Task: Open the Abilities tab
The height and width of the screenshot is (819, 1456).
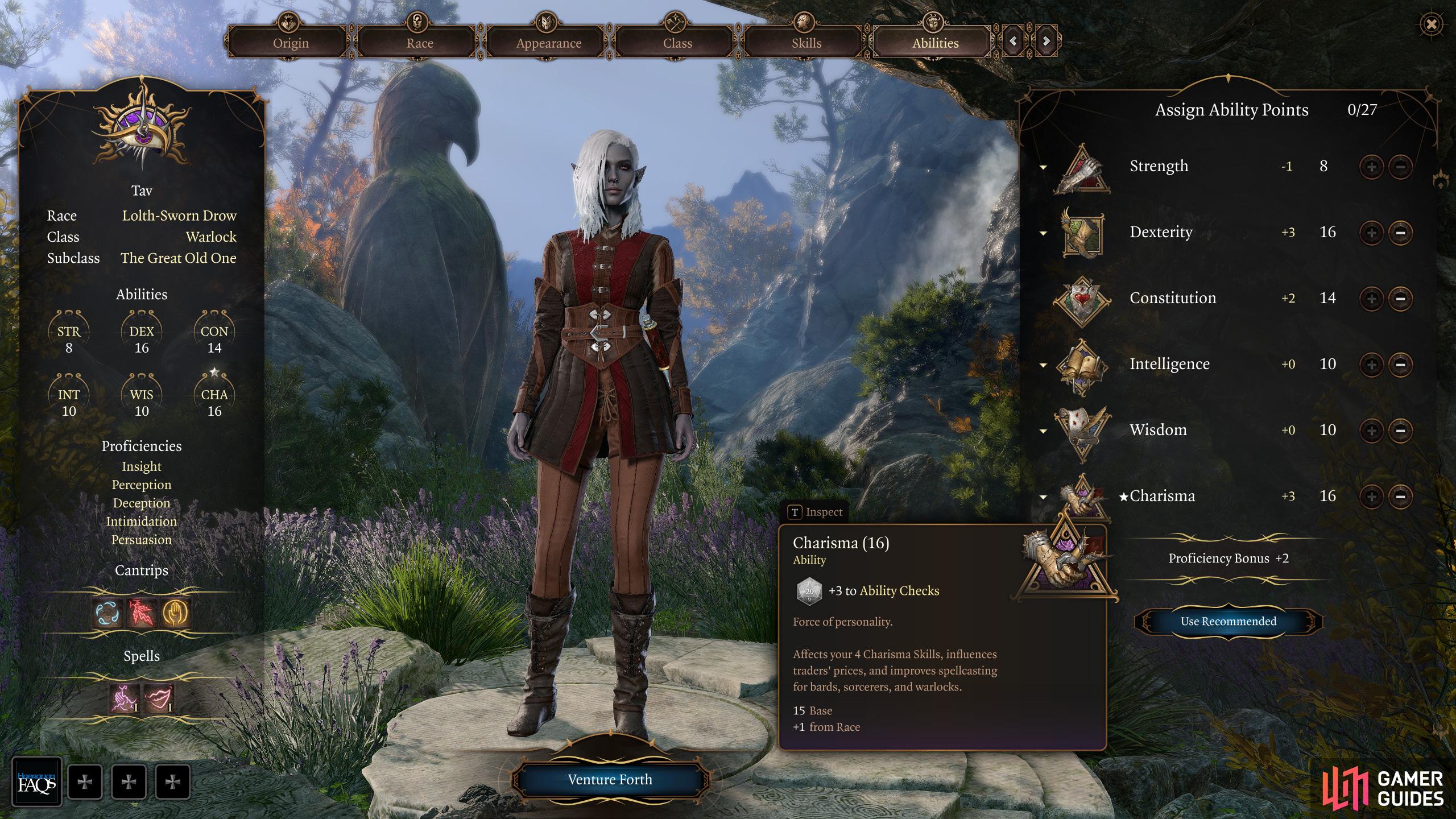Action: click(935, 43)
